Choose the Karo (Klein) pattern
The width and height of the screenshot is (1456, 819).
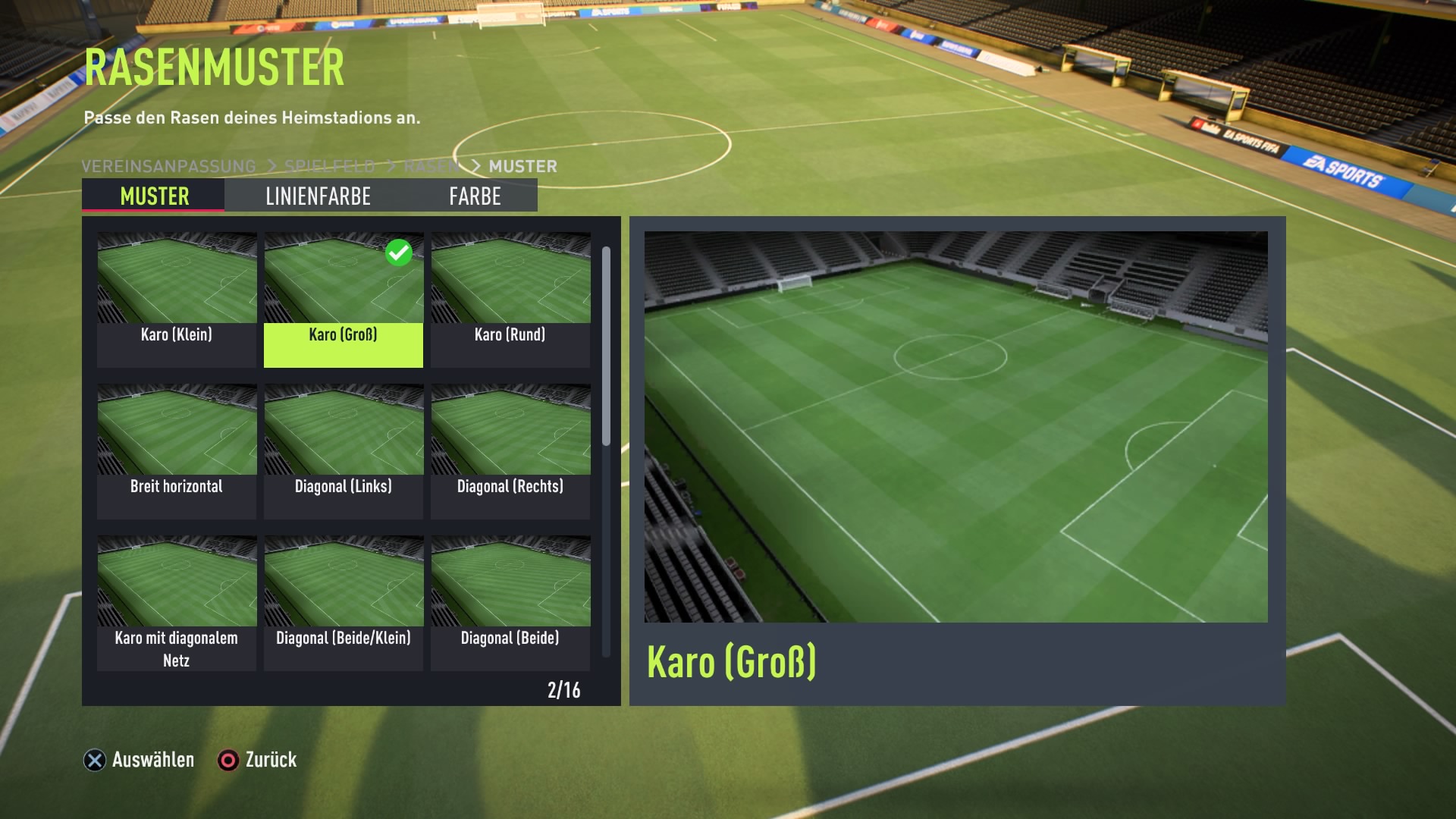click(x=177, y=299)
